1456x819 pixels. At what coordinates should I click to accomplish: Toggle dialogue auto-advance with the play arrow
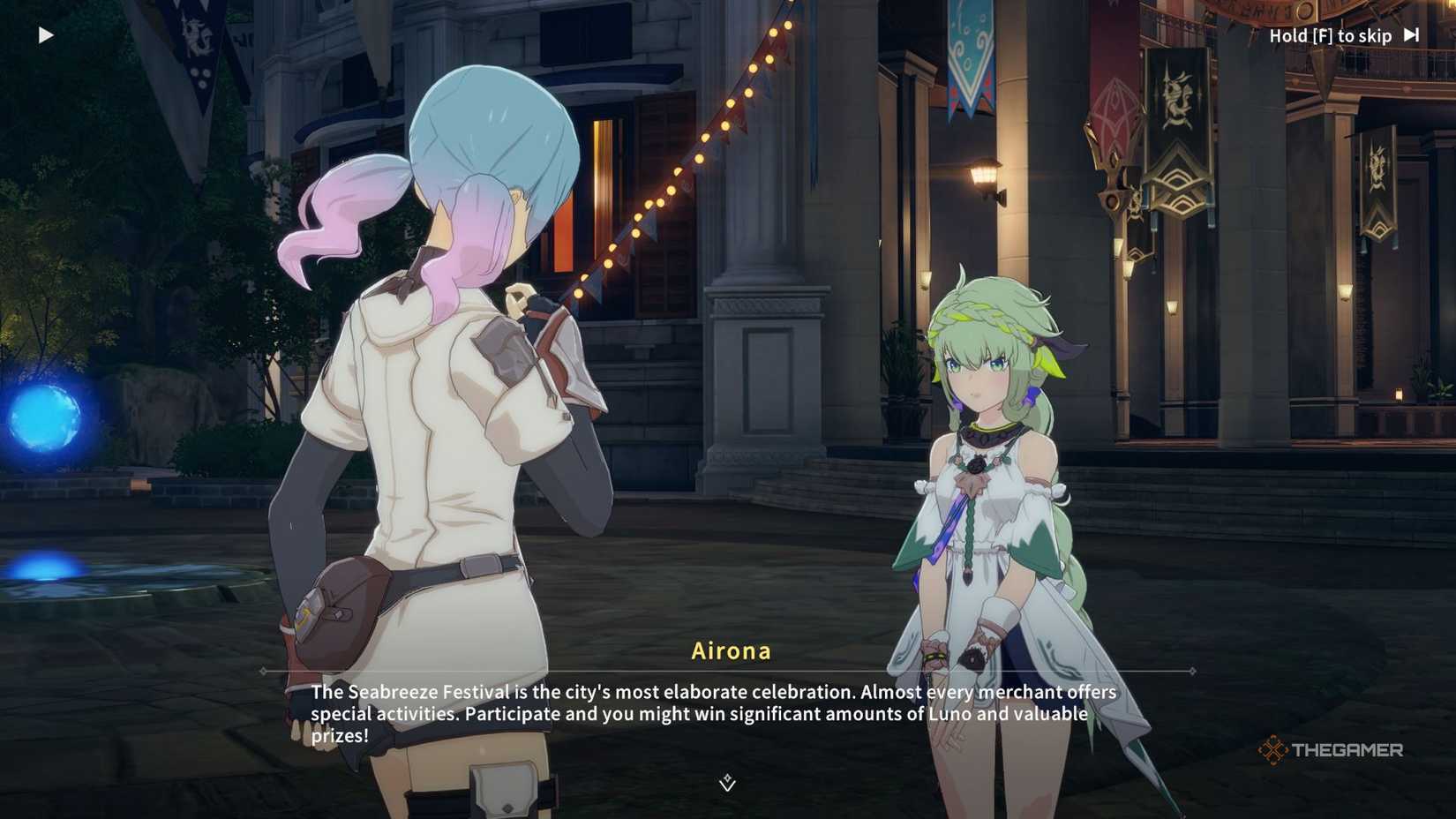45,34
